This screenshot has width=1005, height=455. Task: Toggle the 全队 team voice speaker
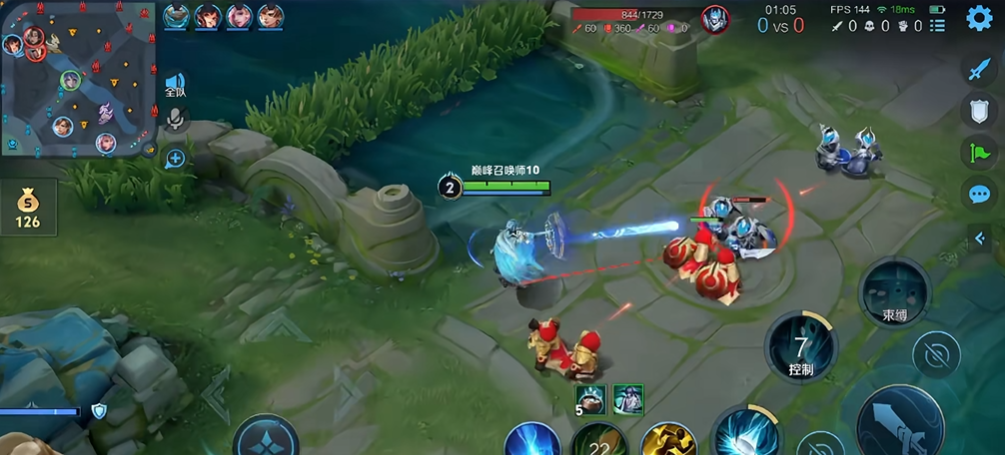pyautogui.click(x=175, y=85)
